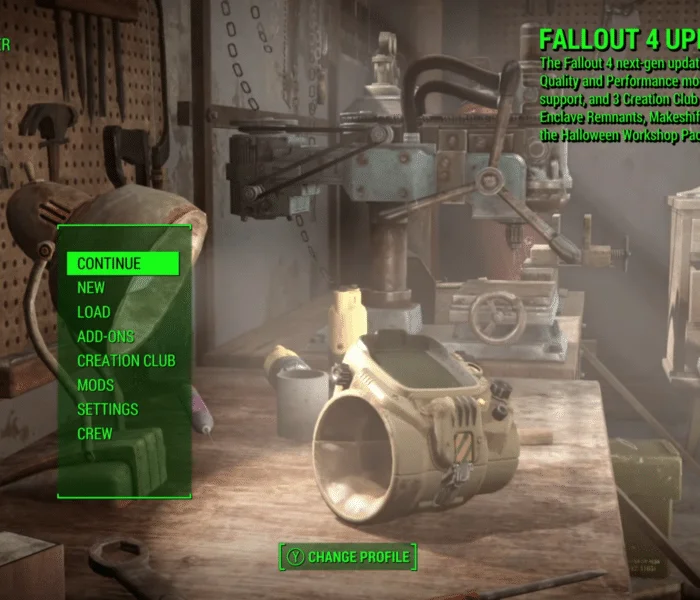Open the Settings menu
700x600 pixels.
click(x=108, y=409)
